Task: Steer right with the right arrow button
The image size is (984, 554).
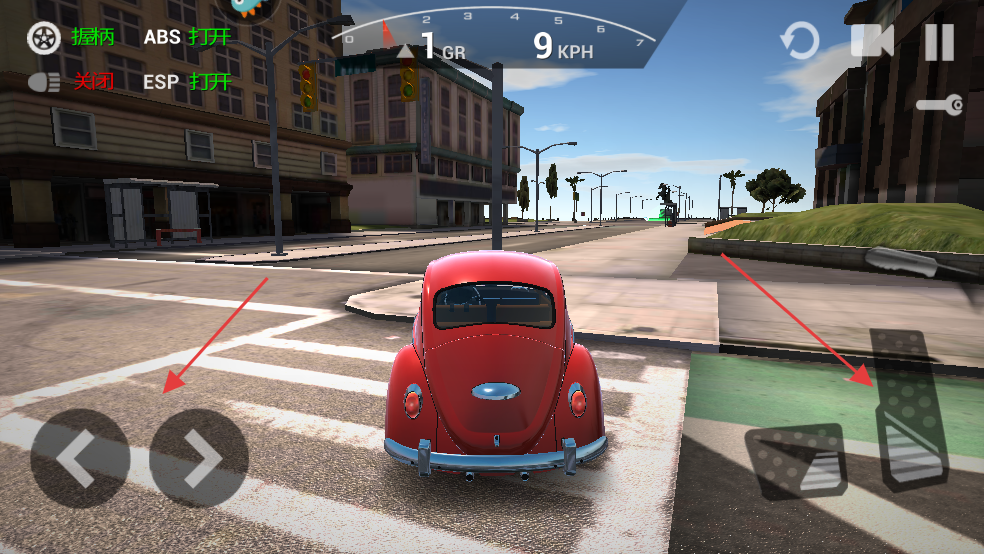Action: [199, 458]
